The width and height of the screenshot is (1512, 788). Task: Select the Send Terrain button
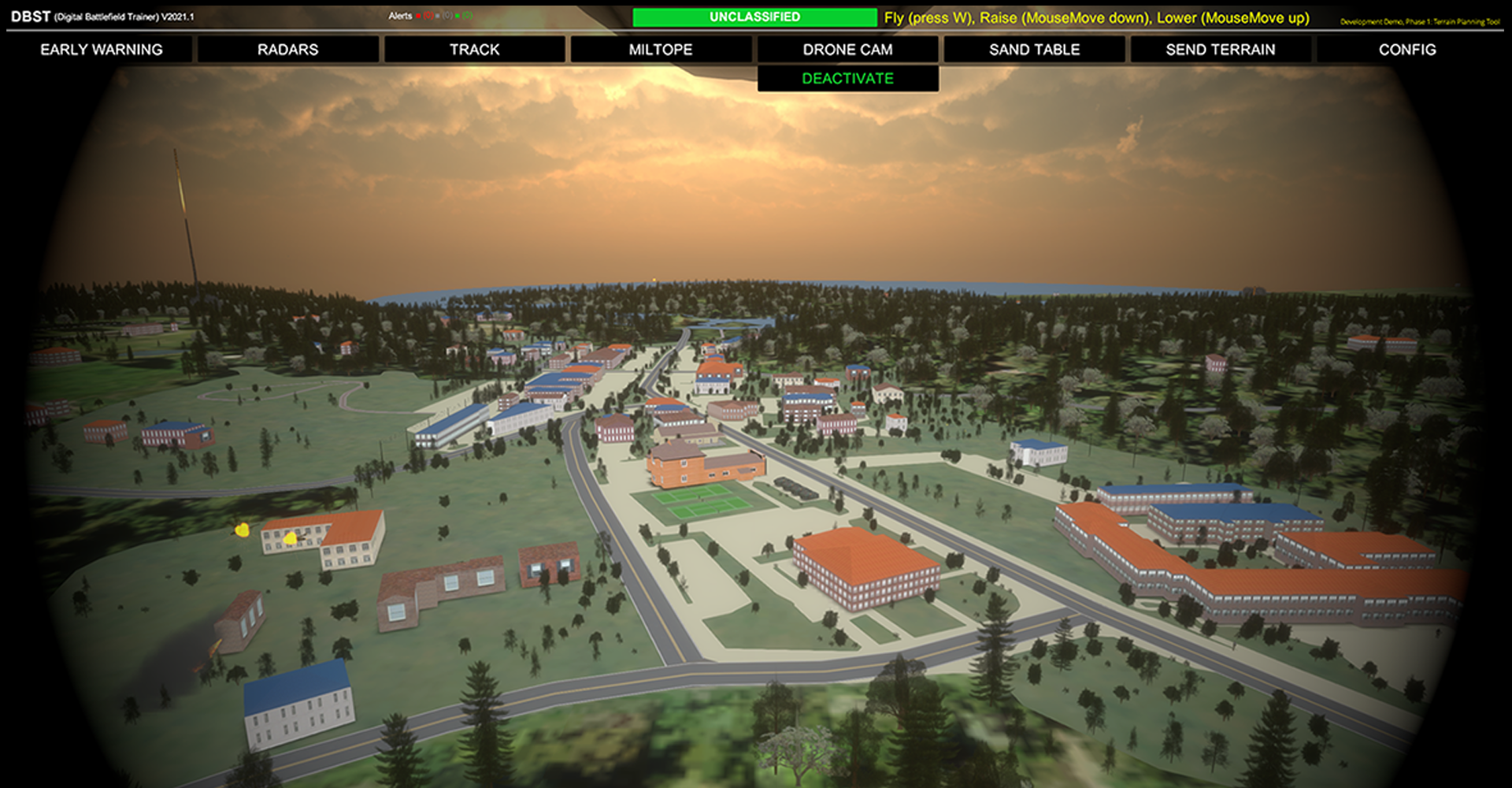click(x=1220, y=50)
